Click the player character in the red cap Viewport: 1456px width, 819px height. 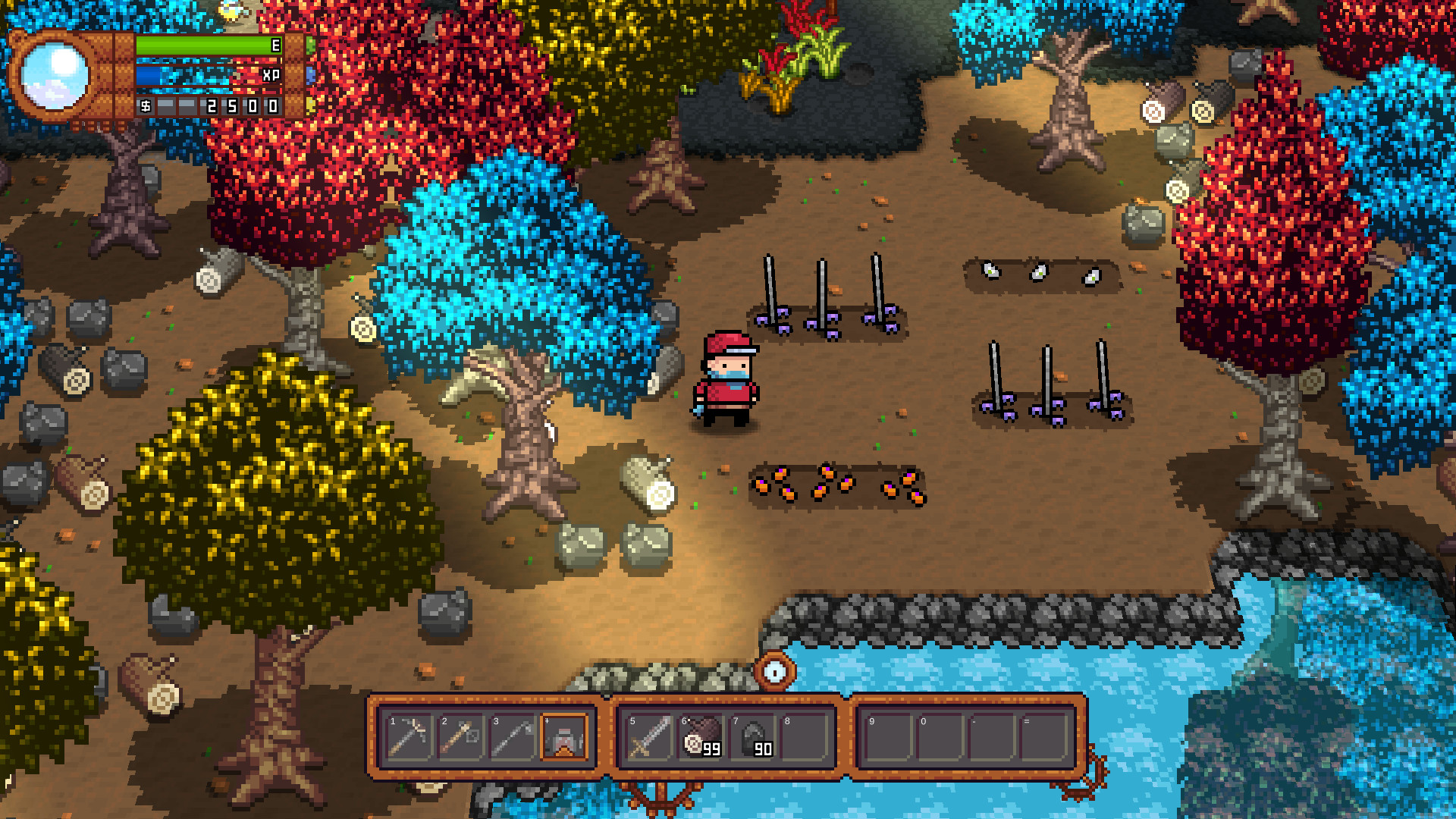click(x=728, y=375)
